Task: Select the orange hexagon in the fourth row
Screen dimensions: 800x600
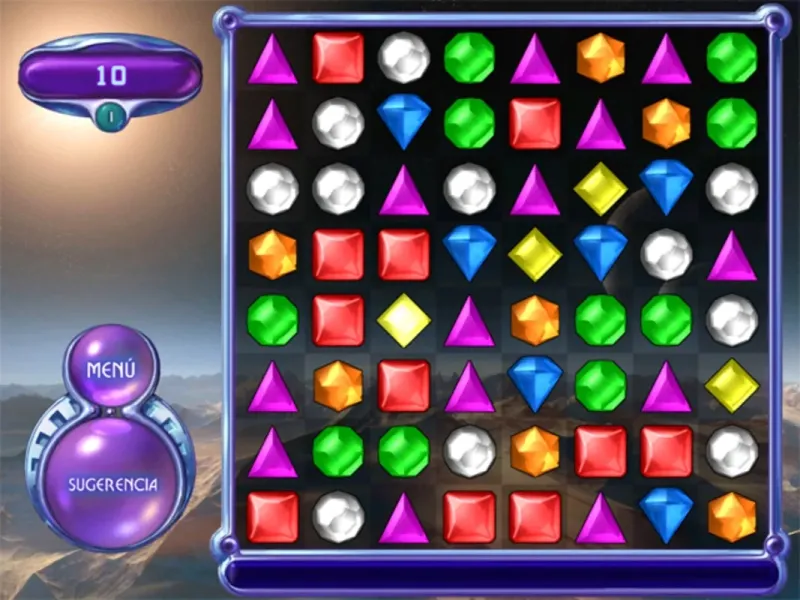Action: (272, 254)
